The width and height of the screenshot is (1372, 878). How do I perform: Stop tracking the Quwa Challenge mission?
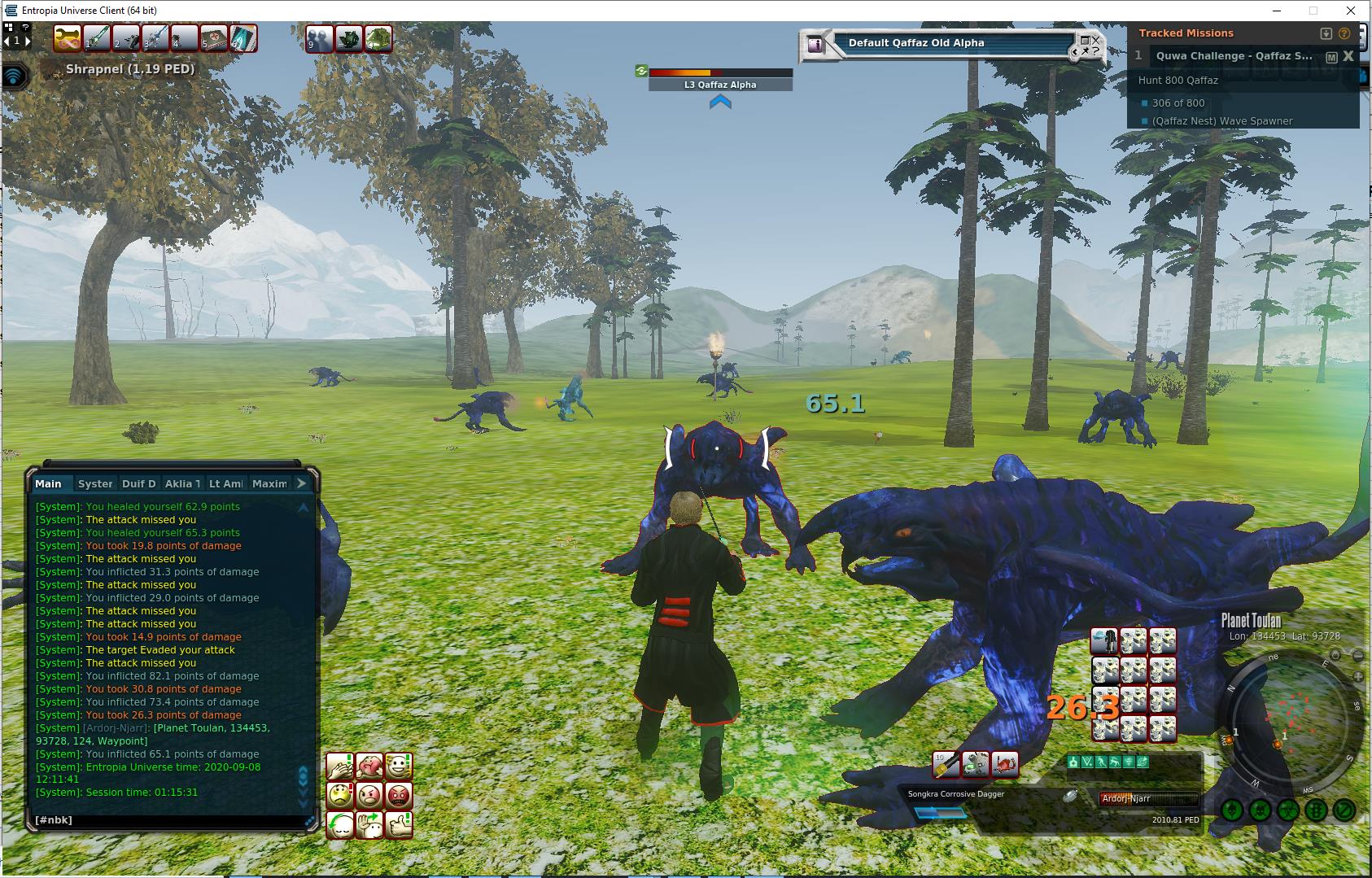(1348, 56)
